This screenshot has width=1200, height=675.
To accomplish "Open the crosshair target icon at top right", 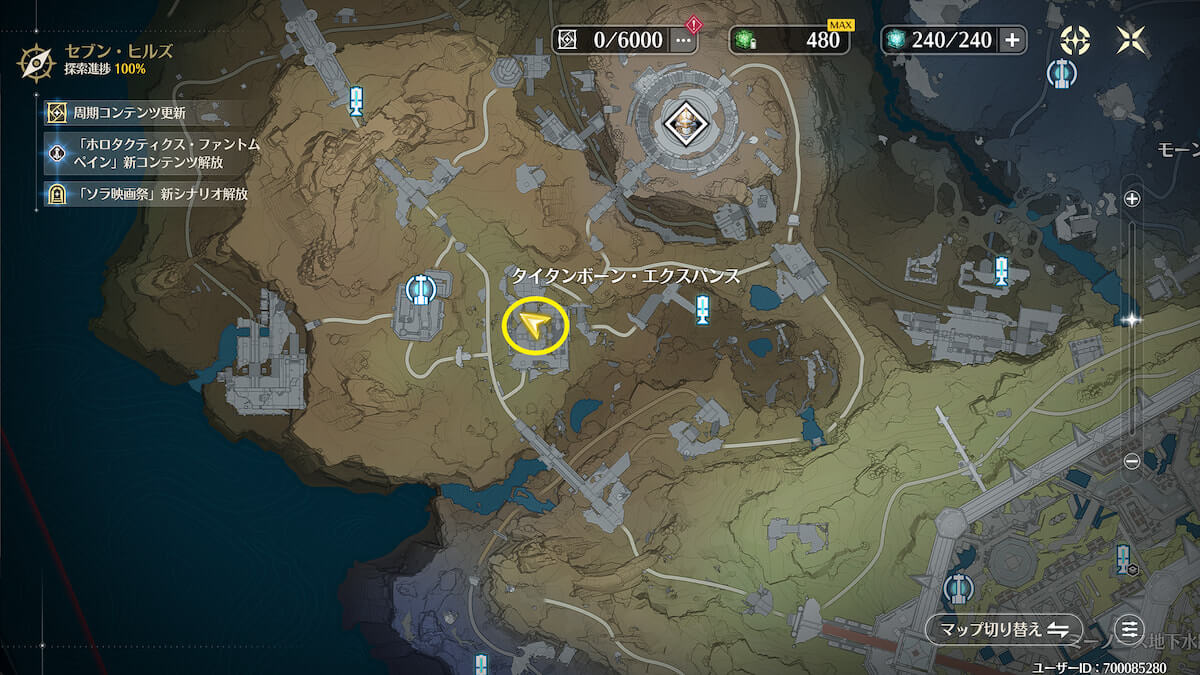I will (1076, 40).
